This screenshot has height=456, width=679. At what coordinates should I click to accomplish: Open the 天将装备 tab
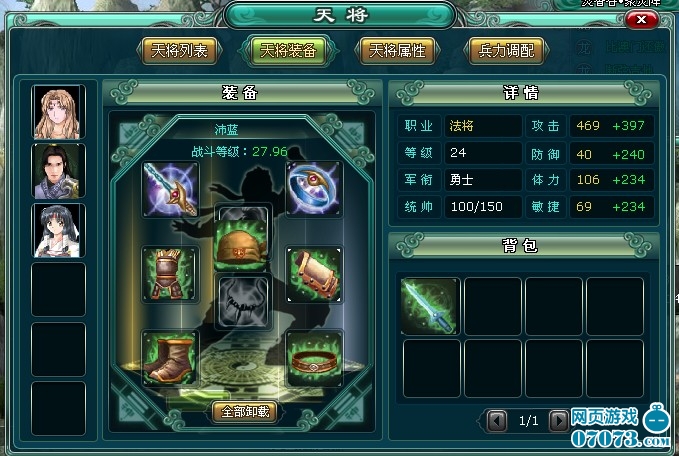pyautogui.click(x=284, y=50)
